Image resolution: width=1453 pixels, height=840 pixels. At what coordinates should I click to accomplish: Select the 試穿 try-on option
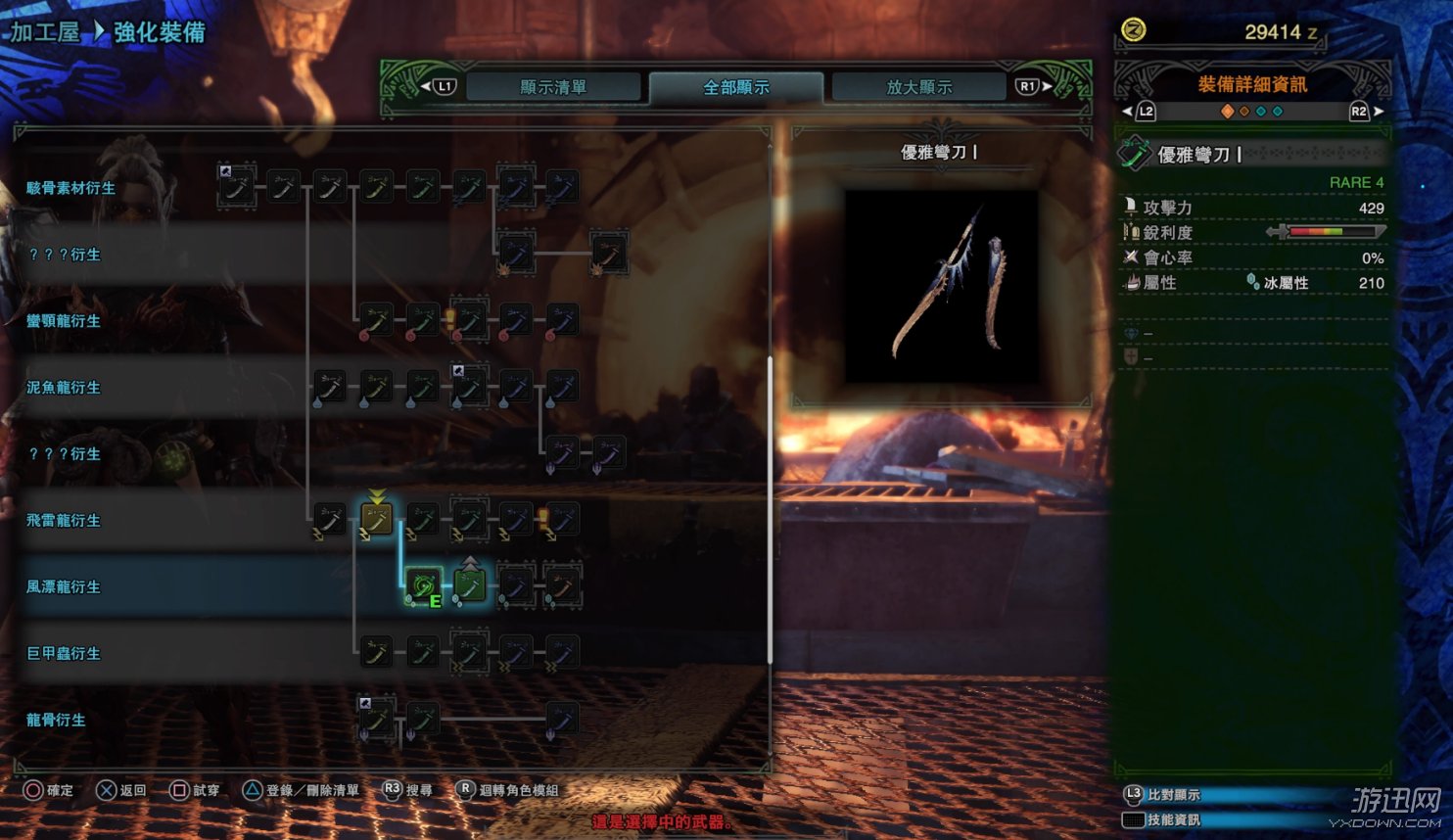point(195,790)
